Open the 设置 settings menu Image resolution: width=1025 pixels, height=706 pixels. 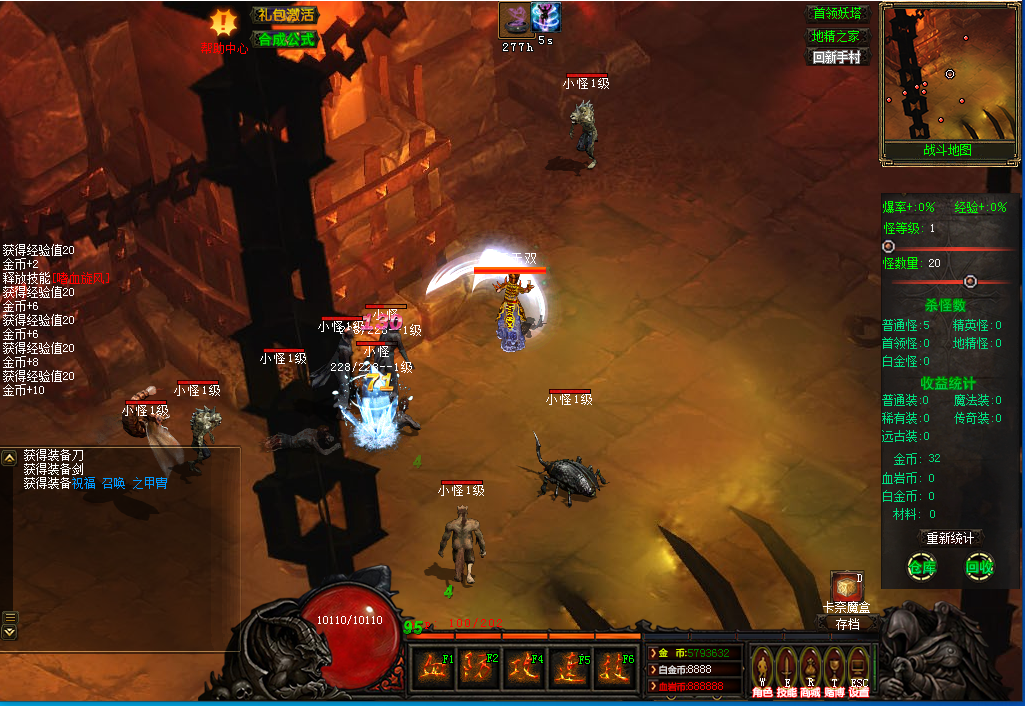click(858, 670)
